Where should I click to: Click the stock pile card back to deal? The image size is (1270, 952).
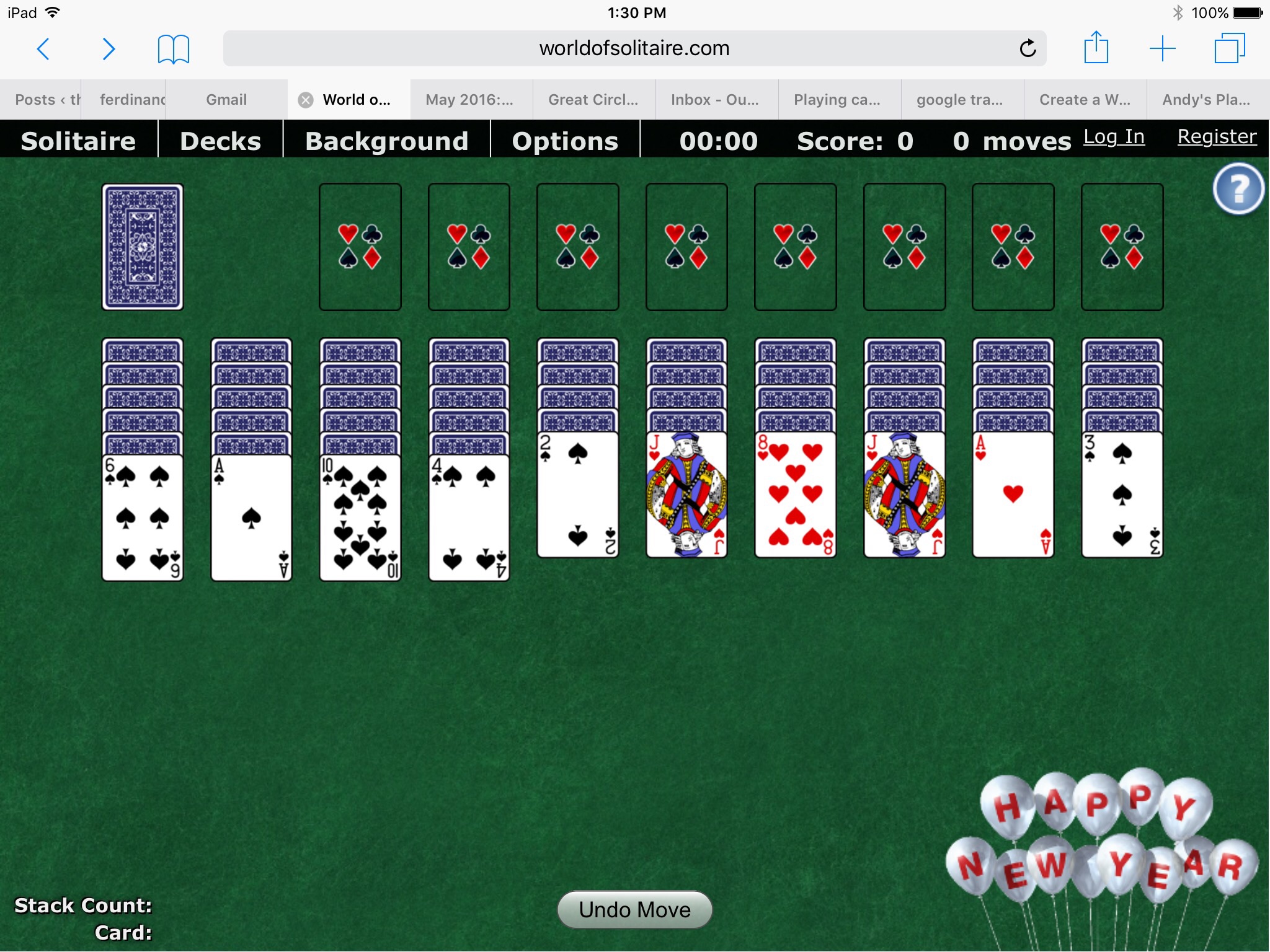[x=141, y=246]
